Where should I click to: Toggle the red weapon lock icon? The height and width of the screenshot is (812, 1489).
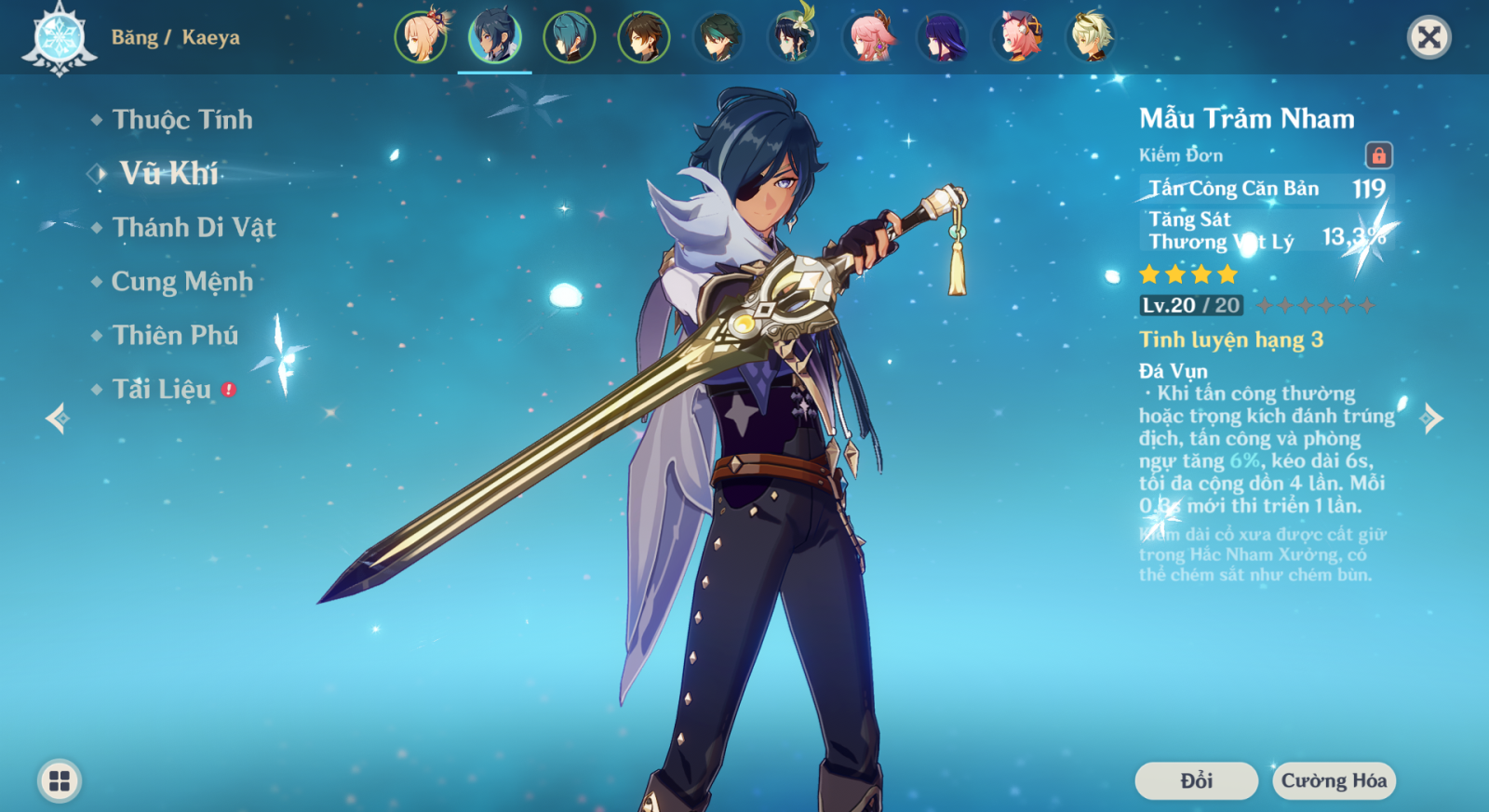click(1378, 155)
